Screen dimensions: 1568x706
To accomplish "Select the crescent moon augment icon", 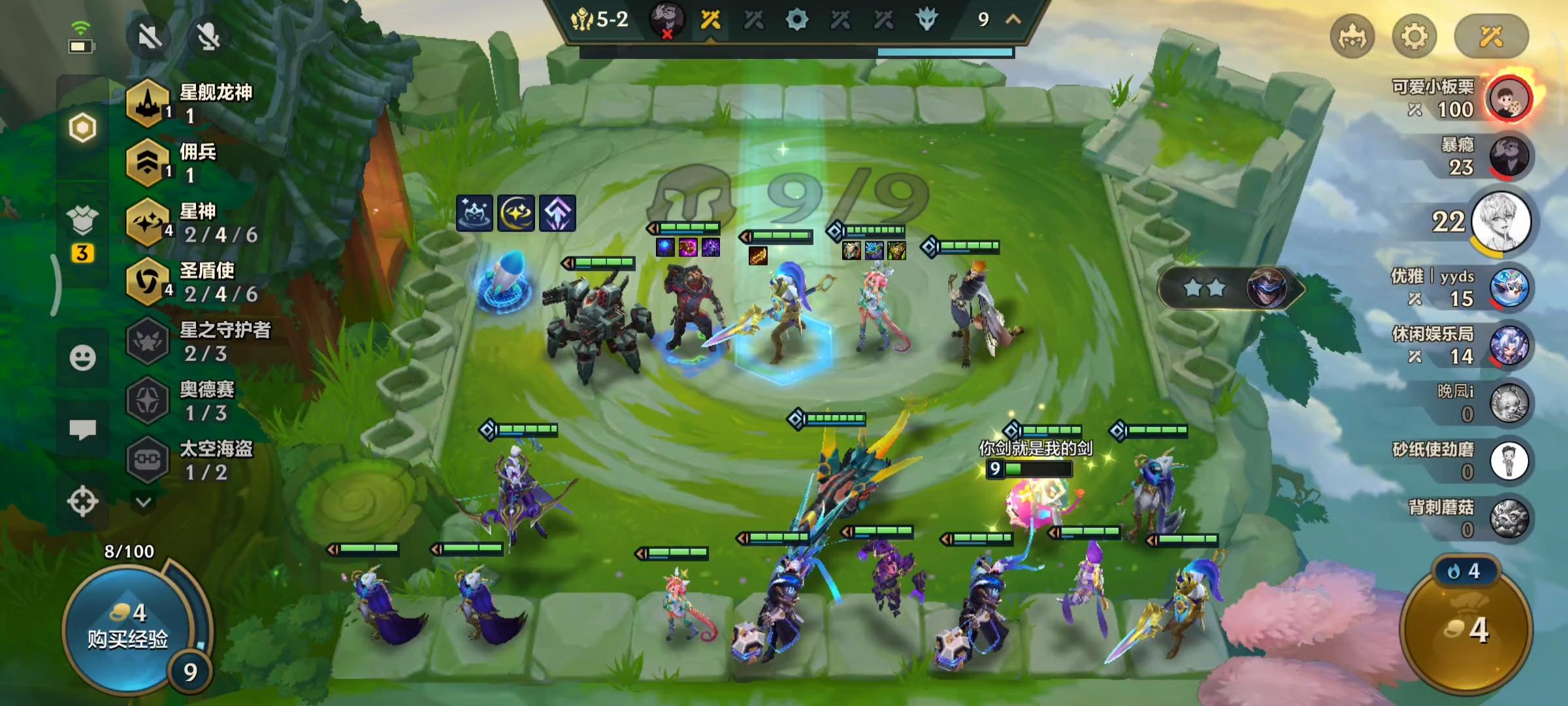I will [x=516, y=213].
